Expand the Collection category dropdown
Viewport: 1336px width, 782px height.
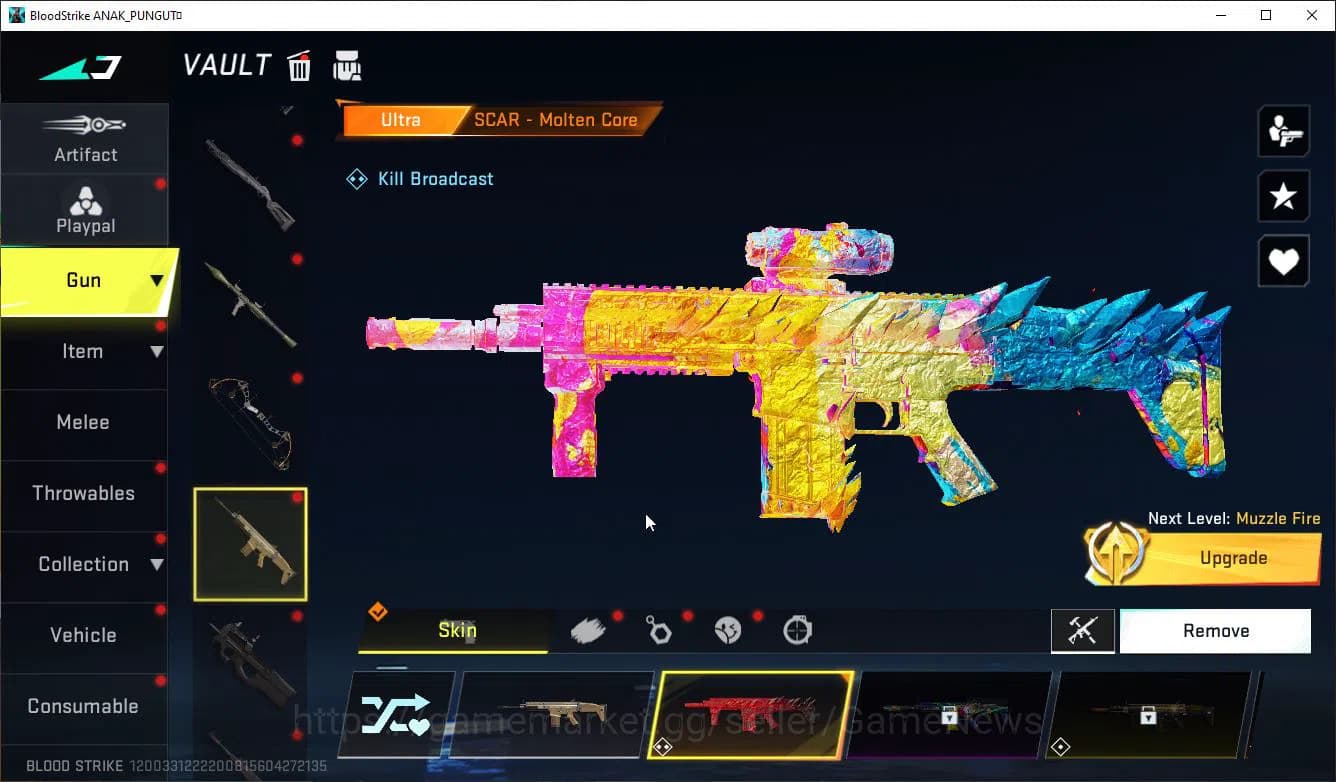[x=85, y=564]
